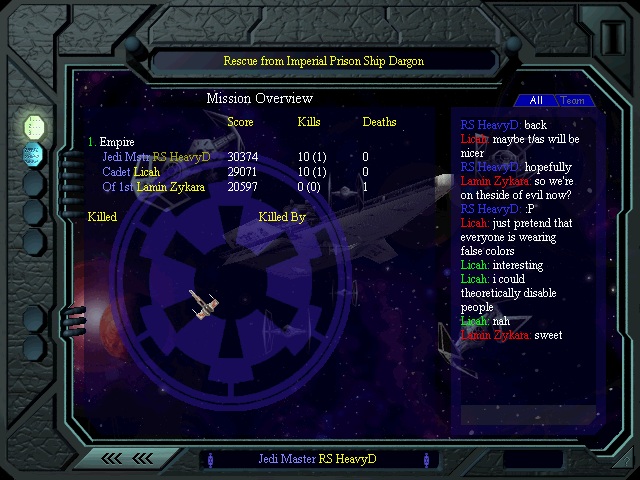The height and width of the screenshot is (480, 640).
Task: Click the chat message input box
Action: click(527, 414)
